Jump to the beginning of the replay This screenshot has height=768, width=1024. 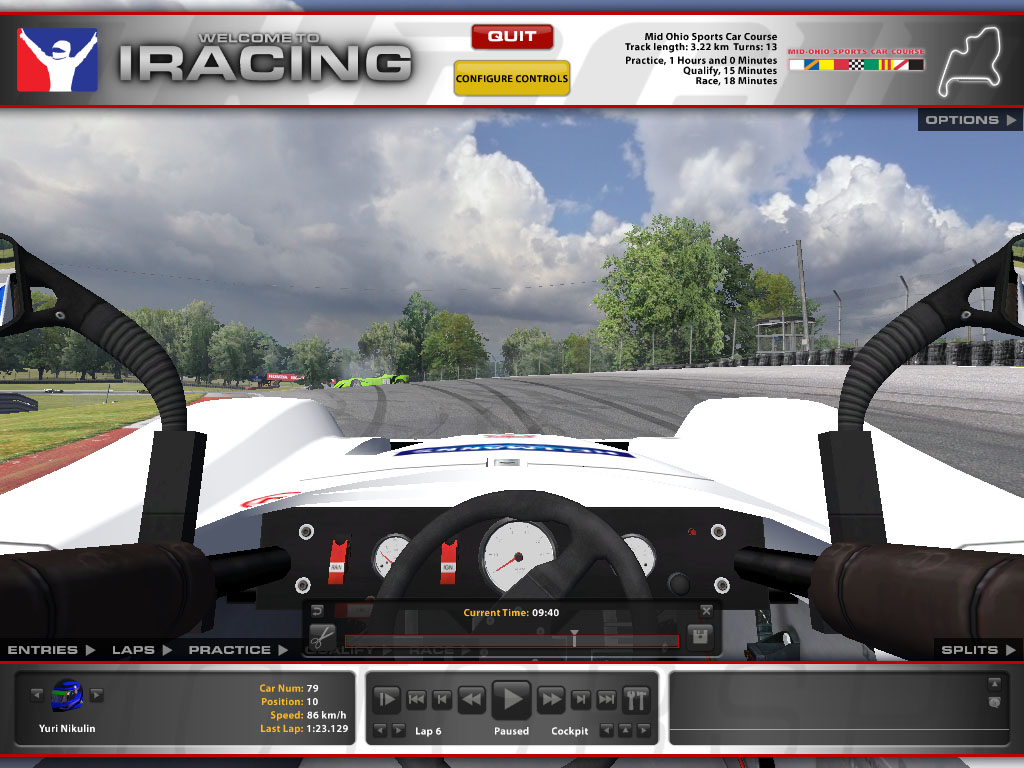click(x=417, y=699)
